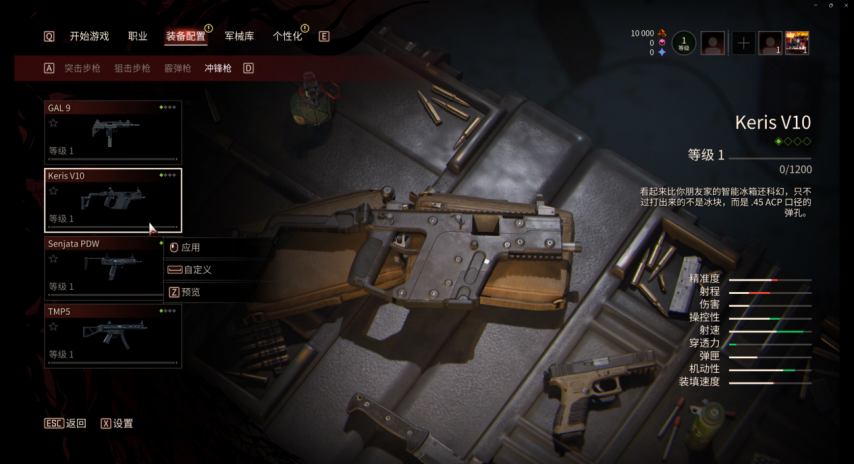Choose the 霰弹枪 weapon category
This screenshot has width=854, height=464.
click(177, 69)
